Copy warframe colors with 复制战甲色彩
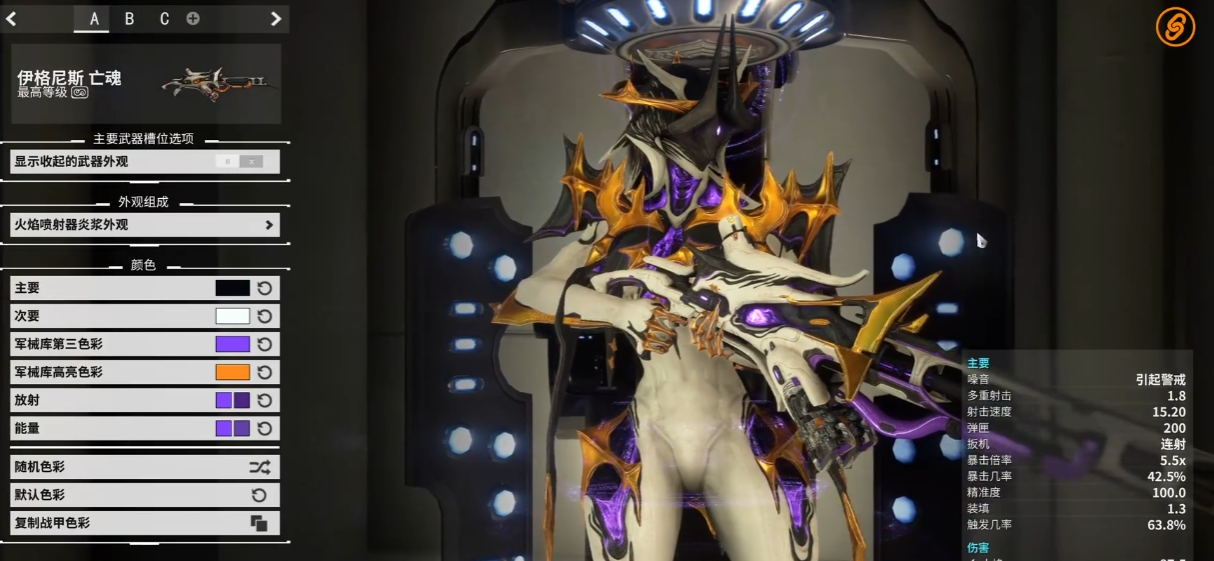 (145, 523)
